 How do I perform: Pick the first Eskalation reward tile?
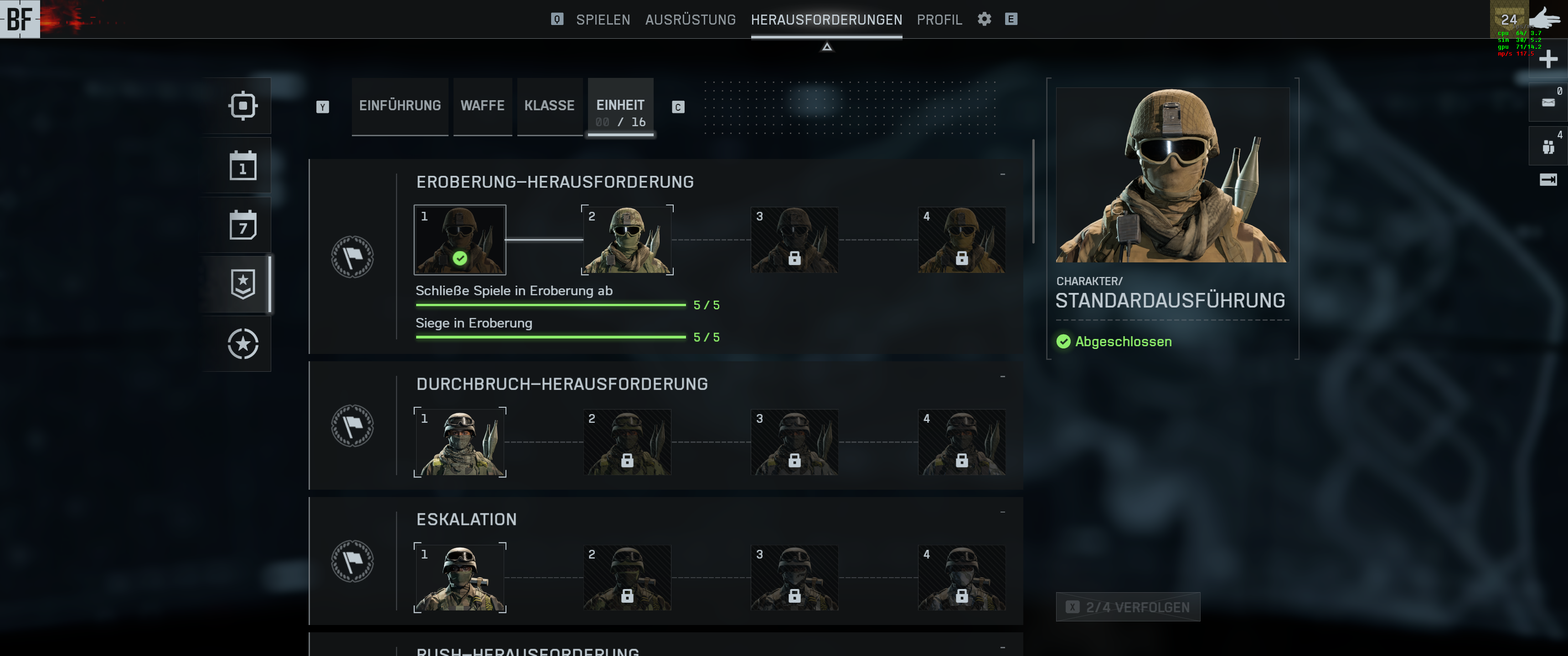click(x=459, y=578)
